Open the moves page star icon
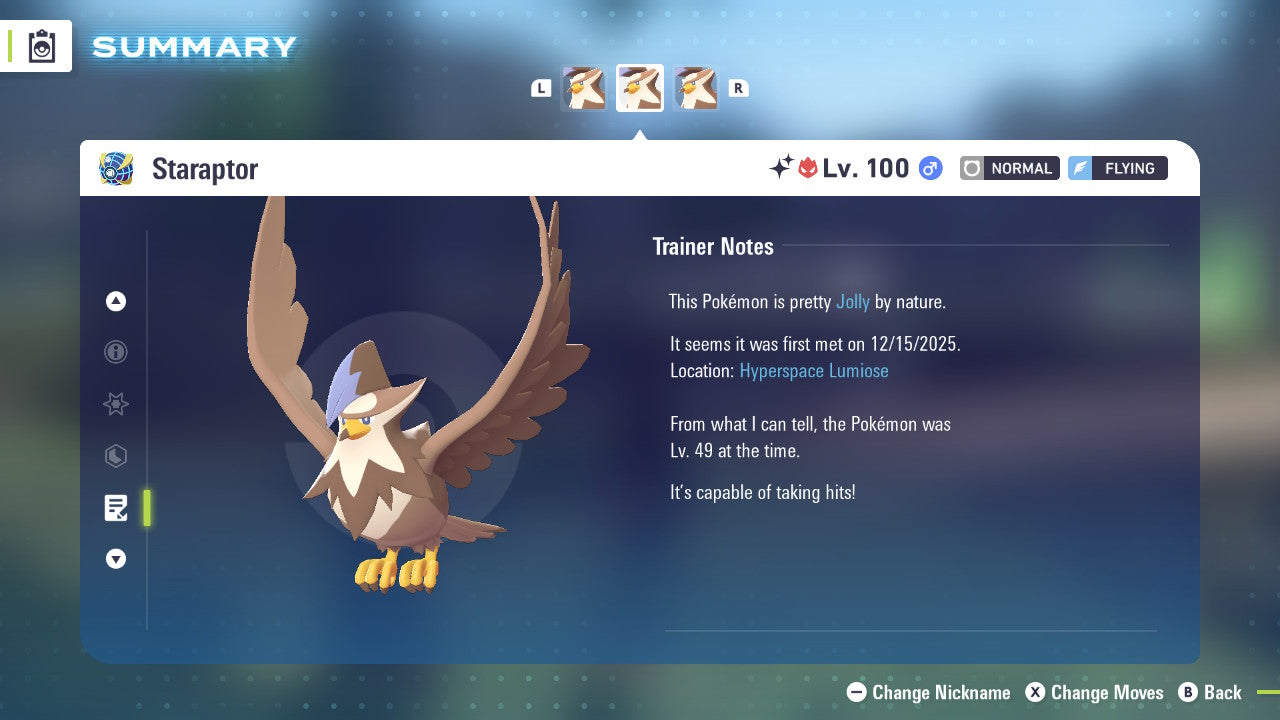The height and width of the screenshot is (720, 1280). [116, 404]
